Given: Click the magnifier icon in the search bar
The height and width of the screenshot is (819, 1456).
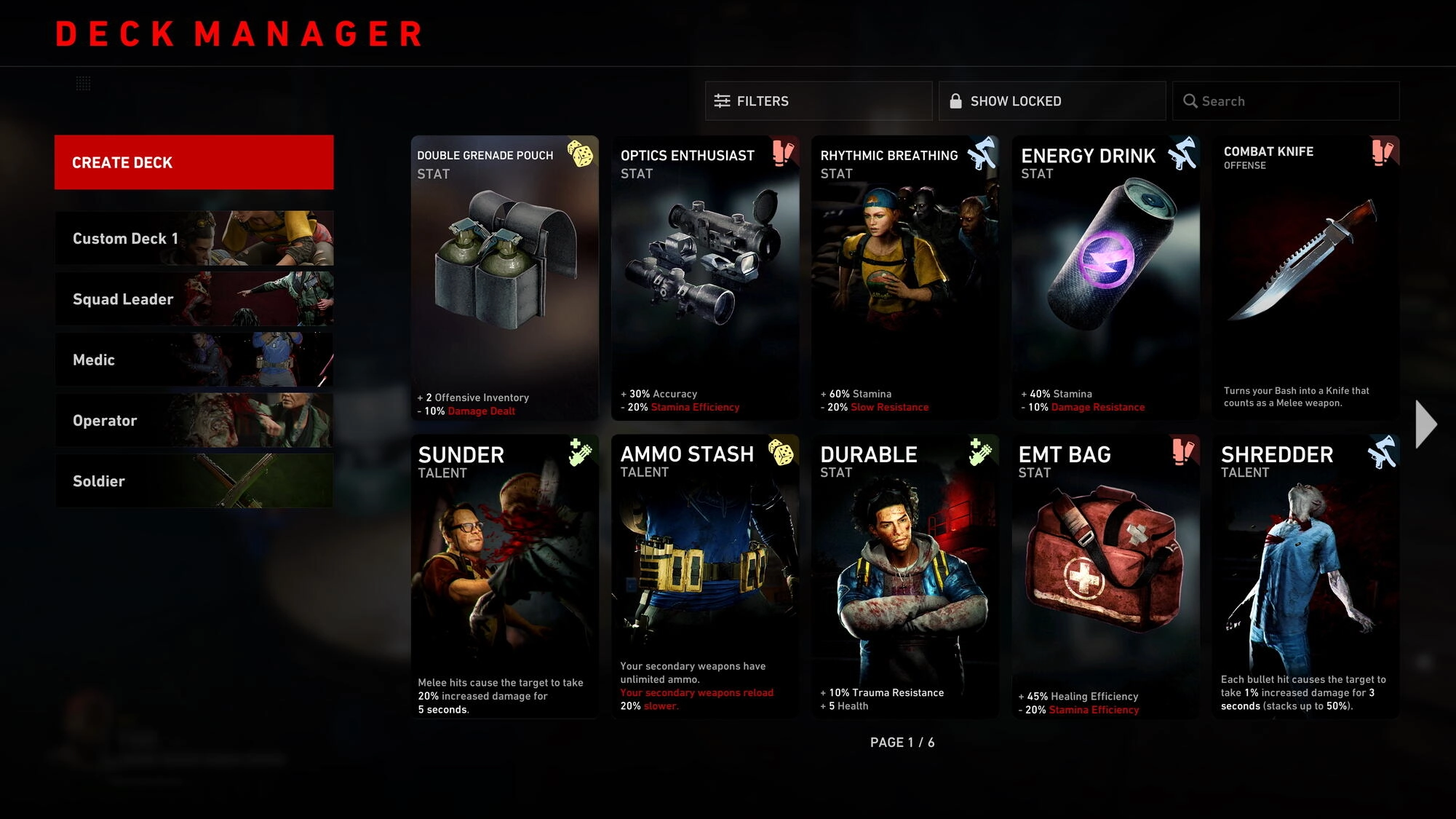Looking at the screenshot, I should 1191,100.
